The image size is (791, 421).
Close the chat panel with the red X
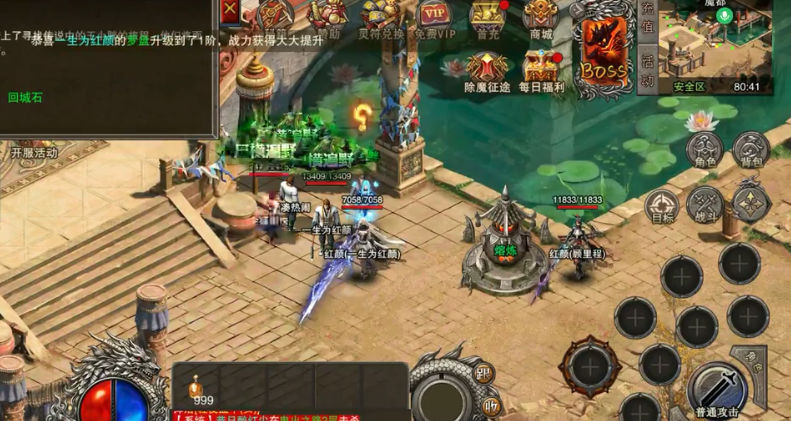click(x=231, y=10)
